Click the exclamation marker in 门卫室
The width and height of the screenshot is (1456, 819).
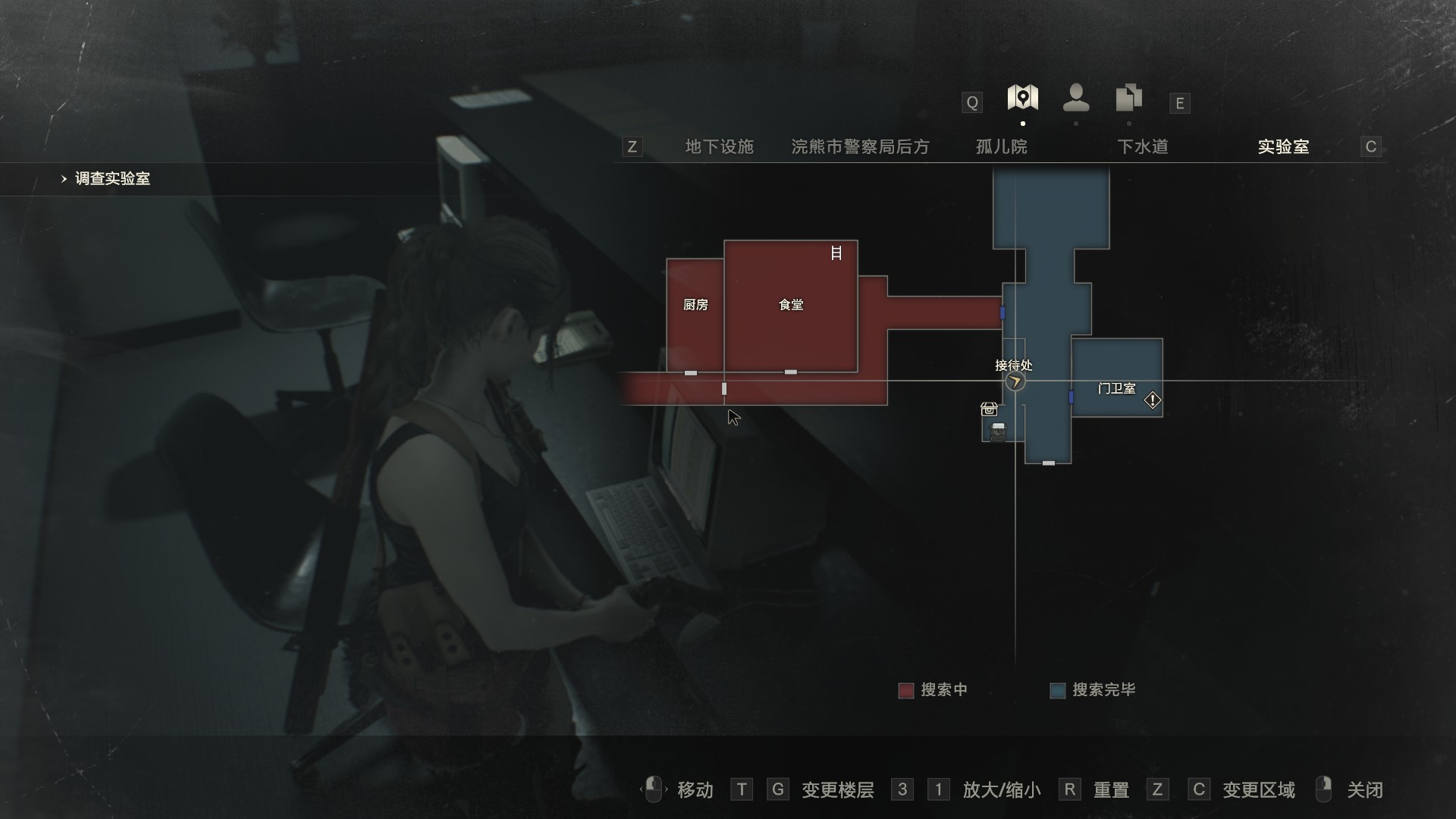1153,400
